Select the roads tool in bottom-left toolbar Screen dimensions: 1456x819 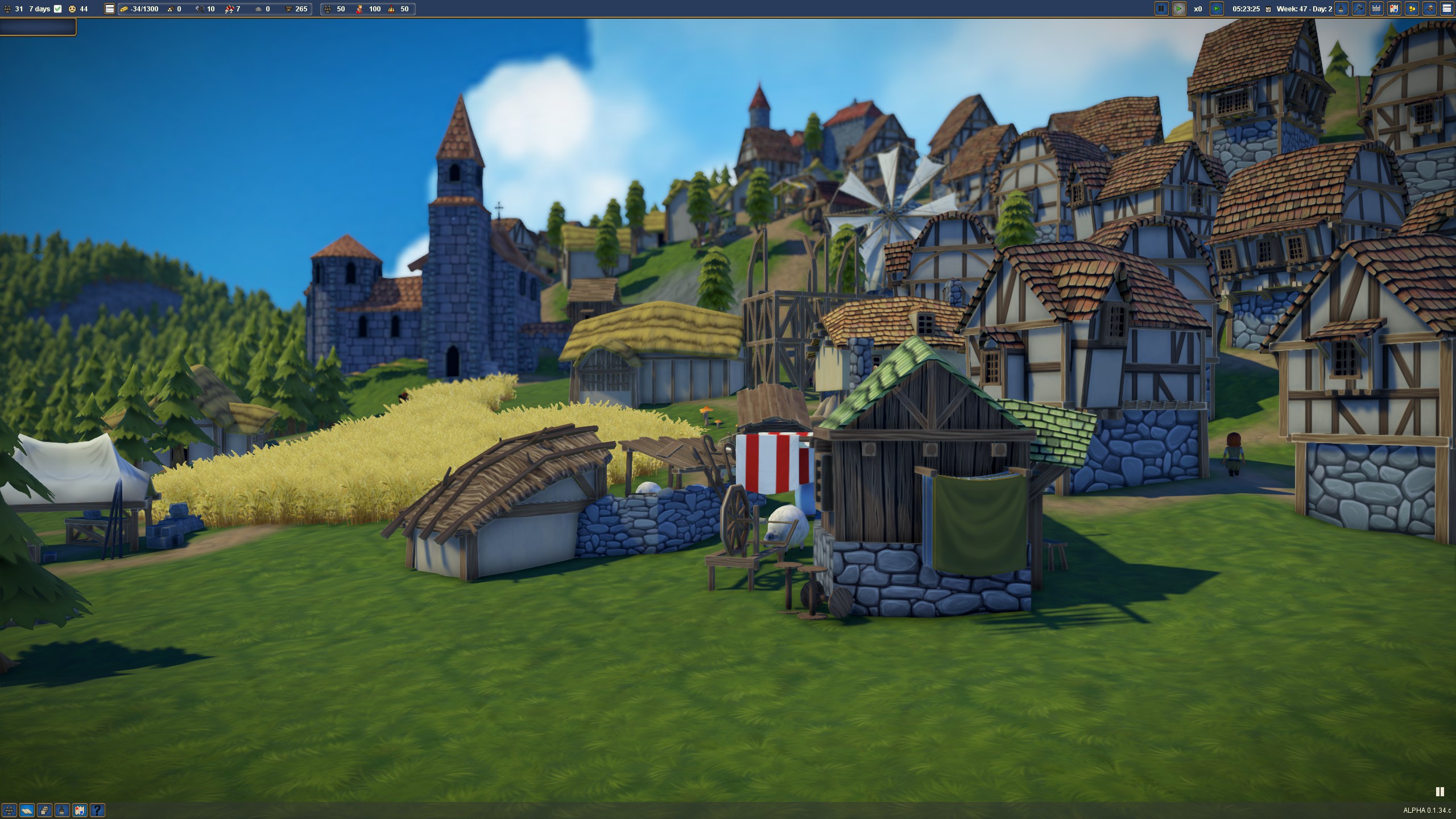[27, 810]
